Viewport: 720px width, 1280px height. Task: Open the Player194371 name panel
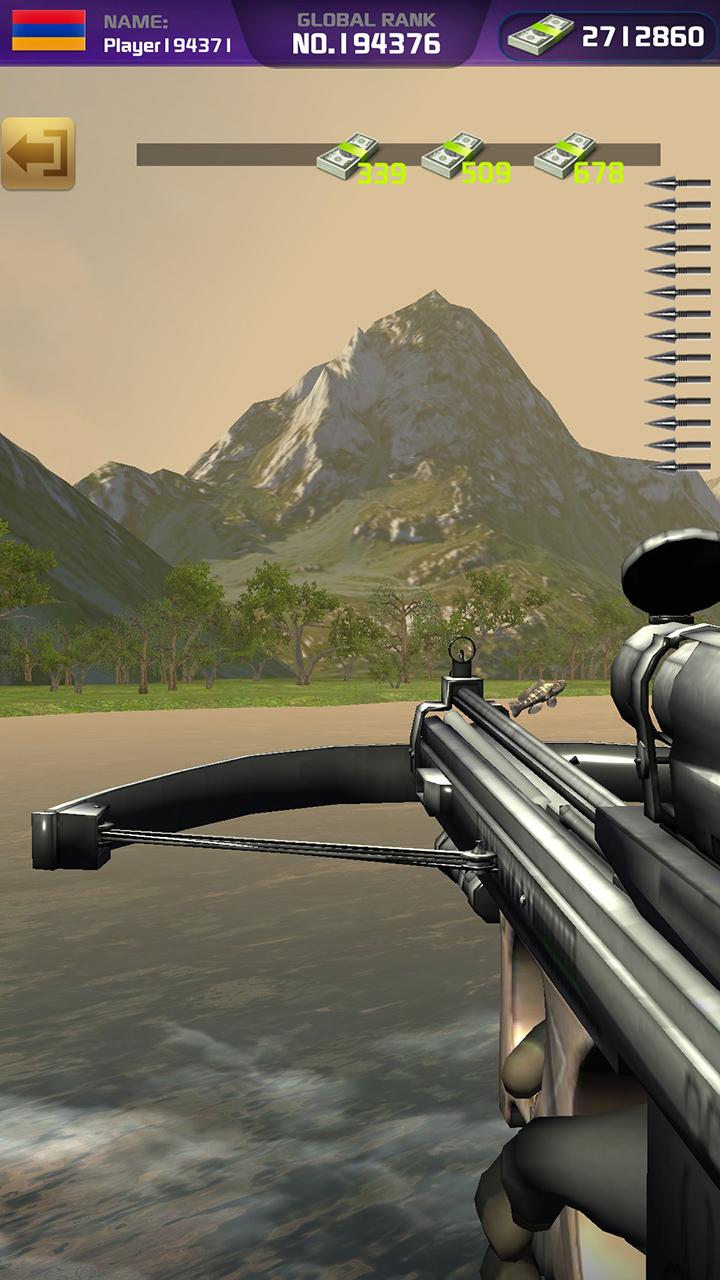coord(167,33)
